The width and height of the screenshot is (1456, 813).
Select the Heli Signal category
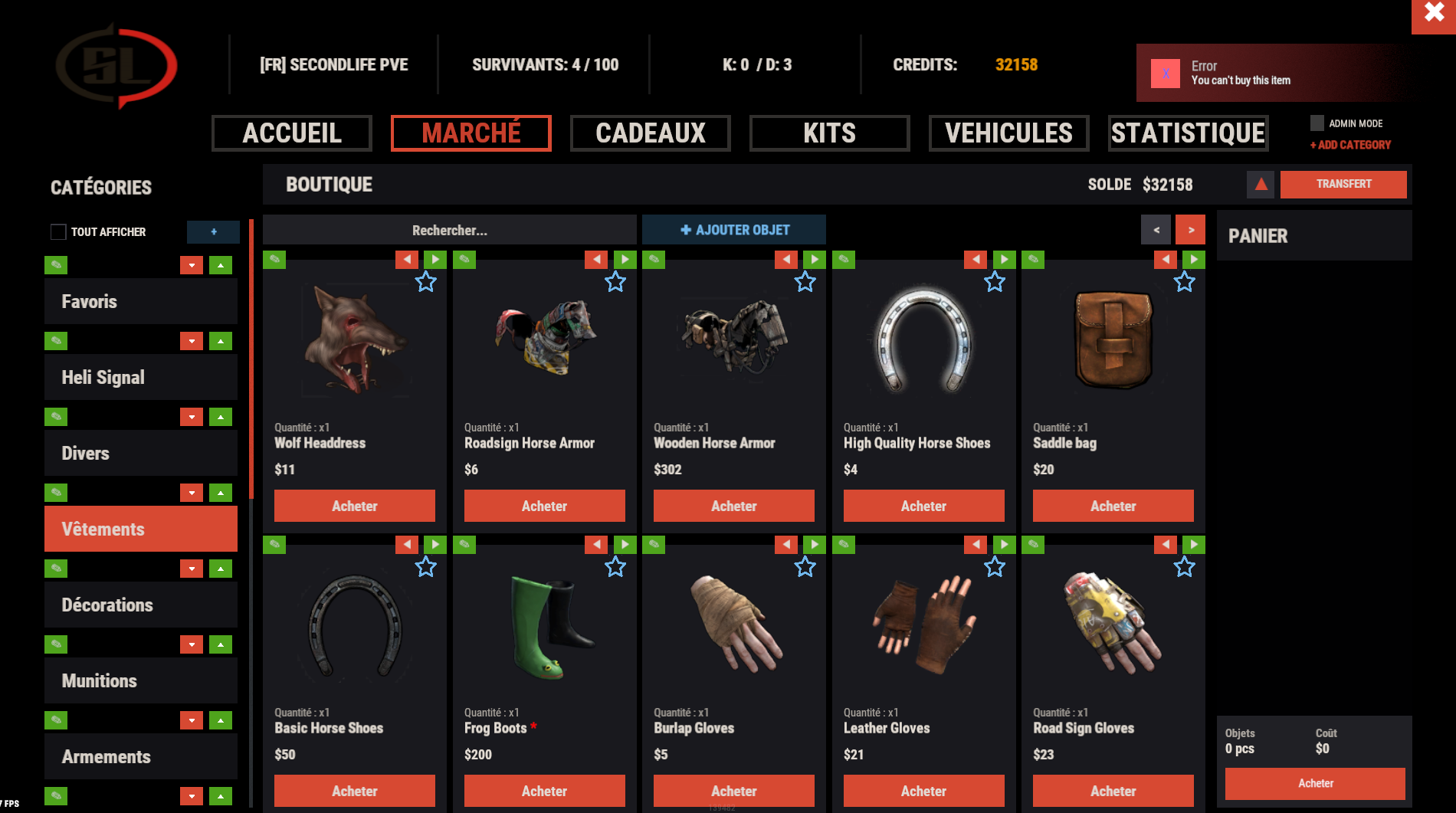(x=141, y=377)
